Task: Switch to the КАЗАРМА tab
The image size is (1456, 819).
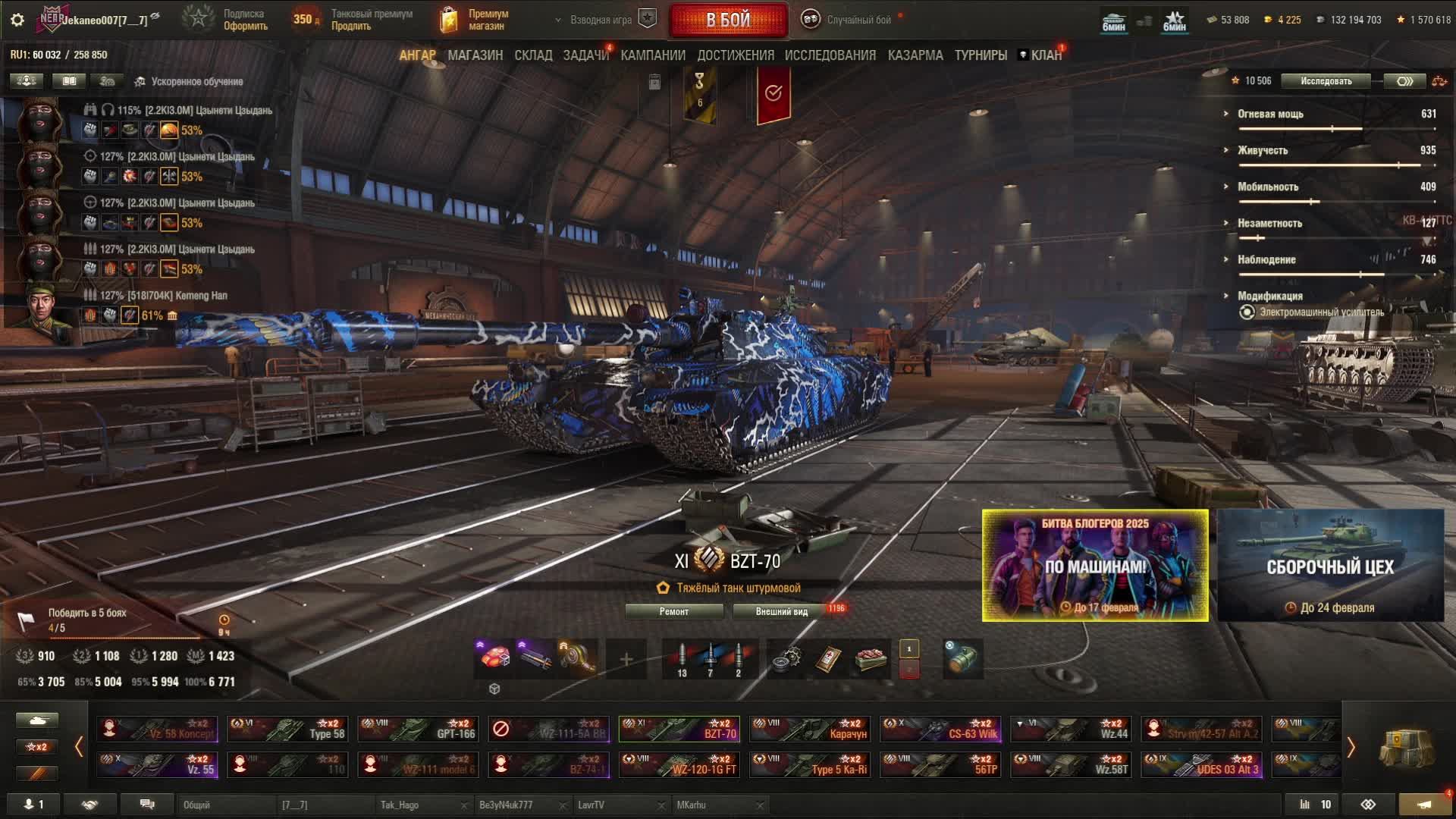Action: [x=915, y=55]
